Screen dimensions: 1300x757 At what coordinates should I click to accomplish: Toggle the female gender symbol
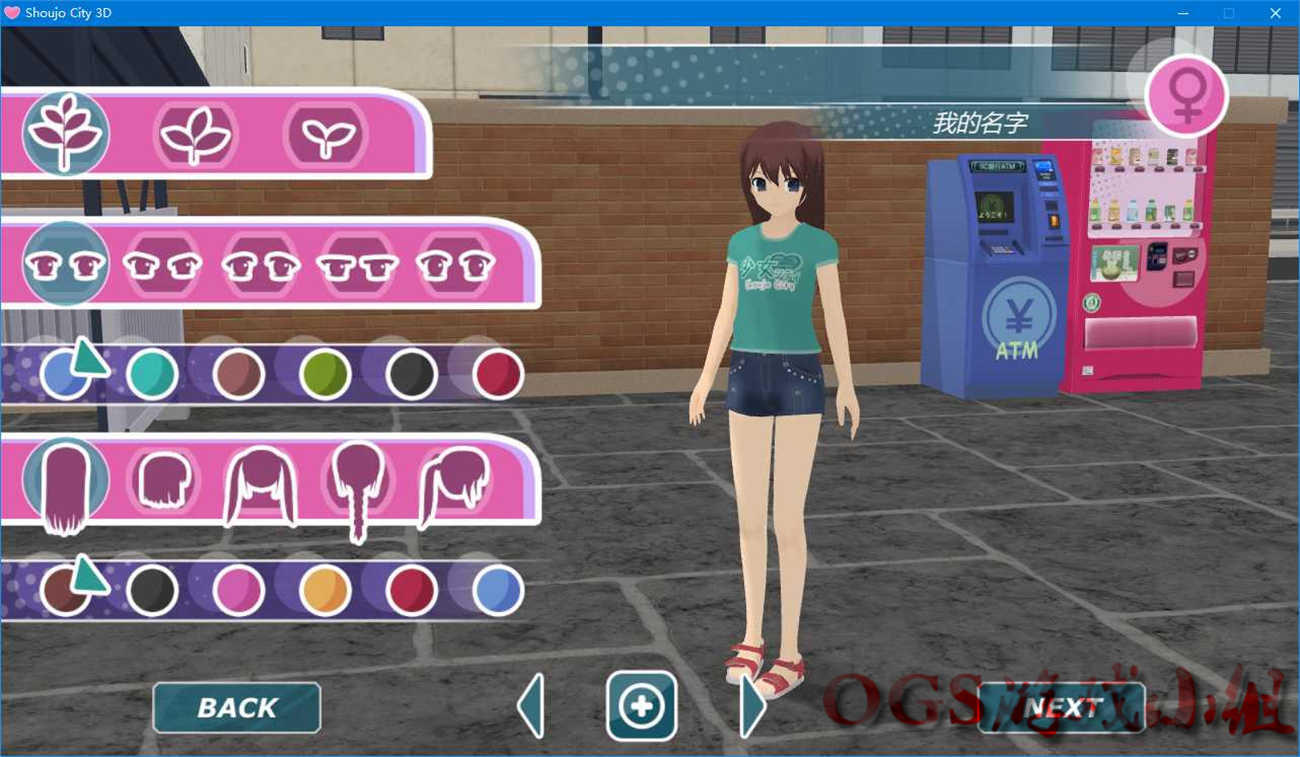coord(1186,95)
